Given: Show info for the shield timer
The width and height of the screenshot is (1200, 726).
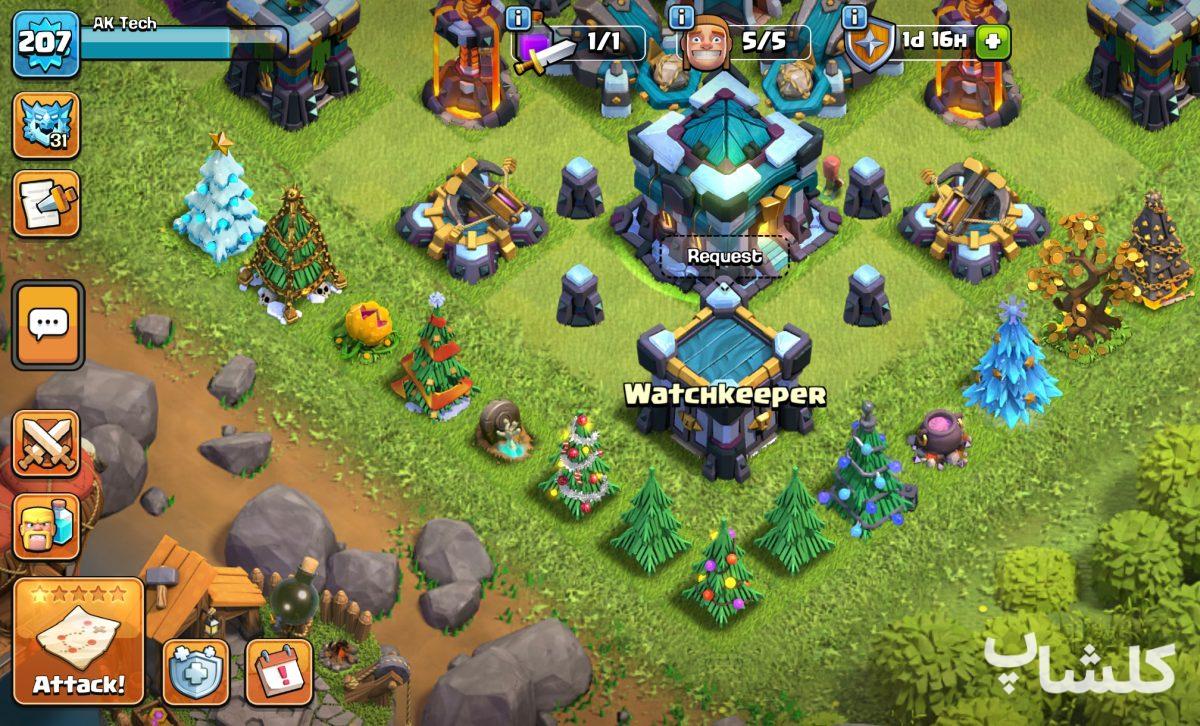Looking at the screenshot, I should coord(854,17).
